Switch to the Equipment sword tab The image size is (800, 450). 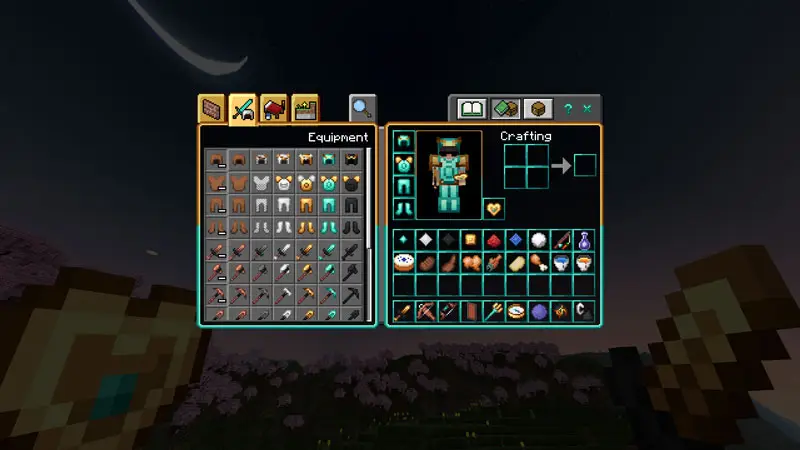pos(243,108)
